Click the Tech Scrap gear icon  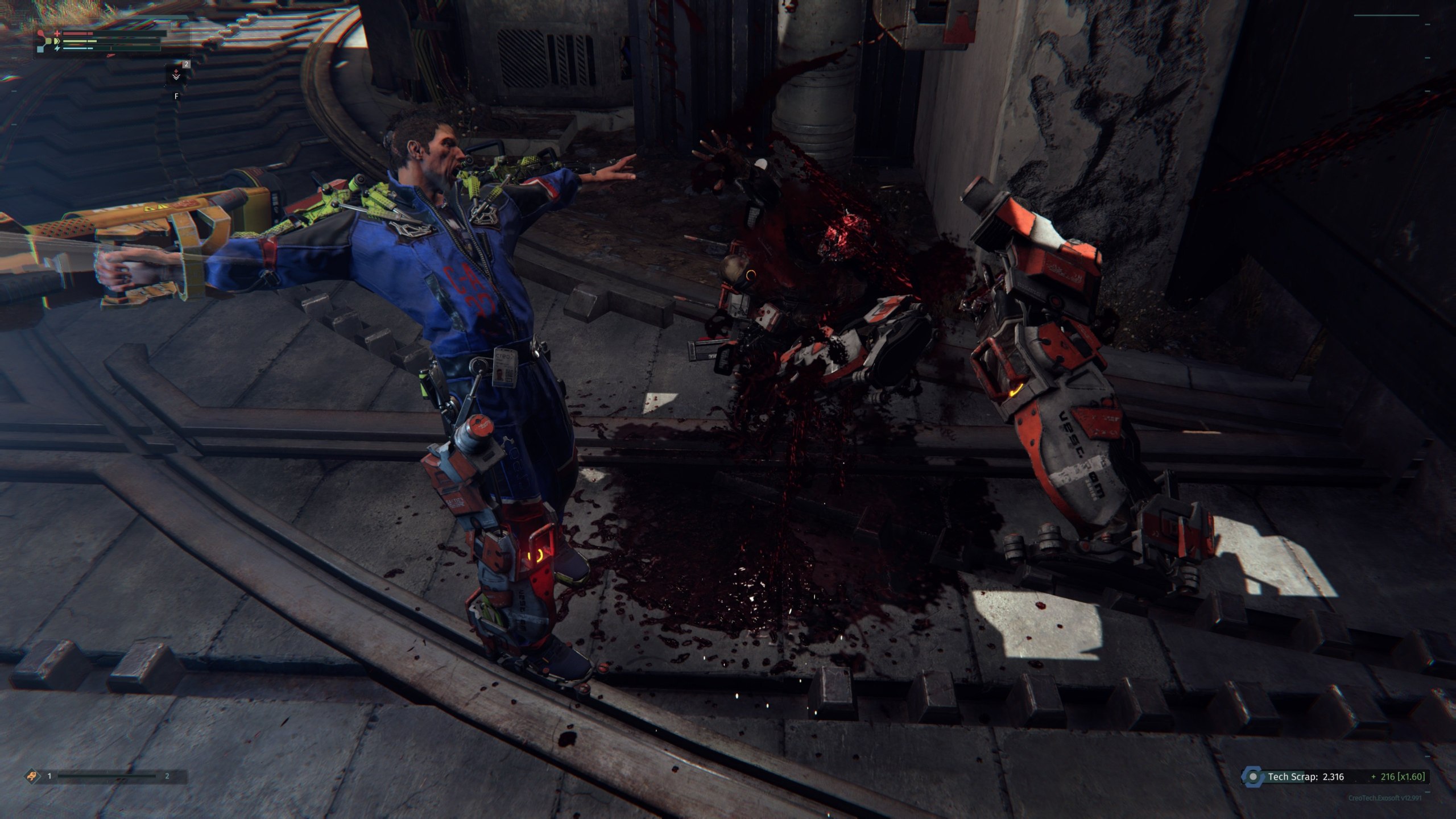click(x=1254, y=778)
